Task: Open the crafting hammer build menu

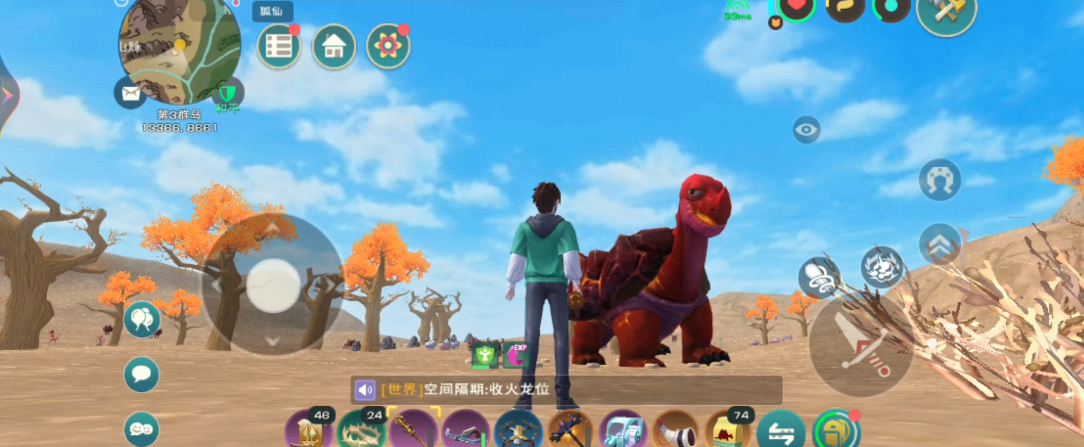Action: 946,12
